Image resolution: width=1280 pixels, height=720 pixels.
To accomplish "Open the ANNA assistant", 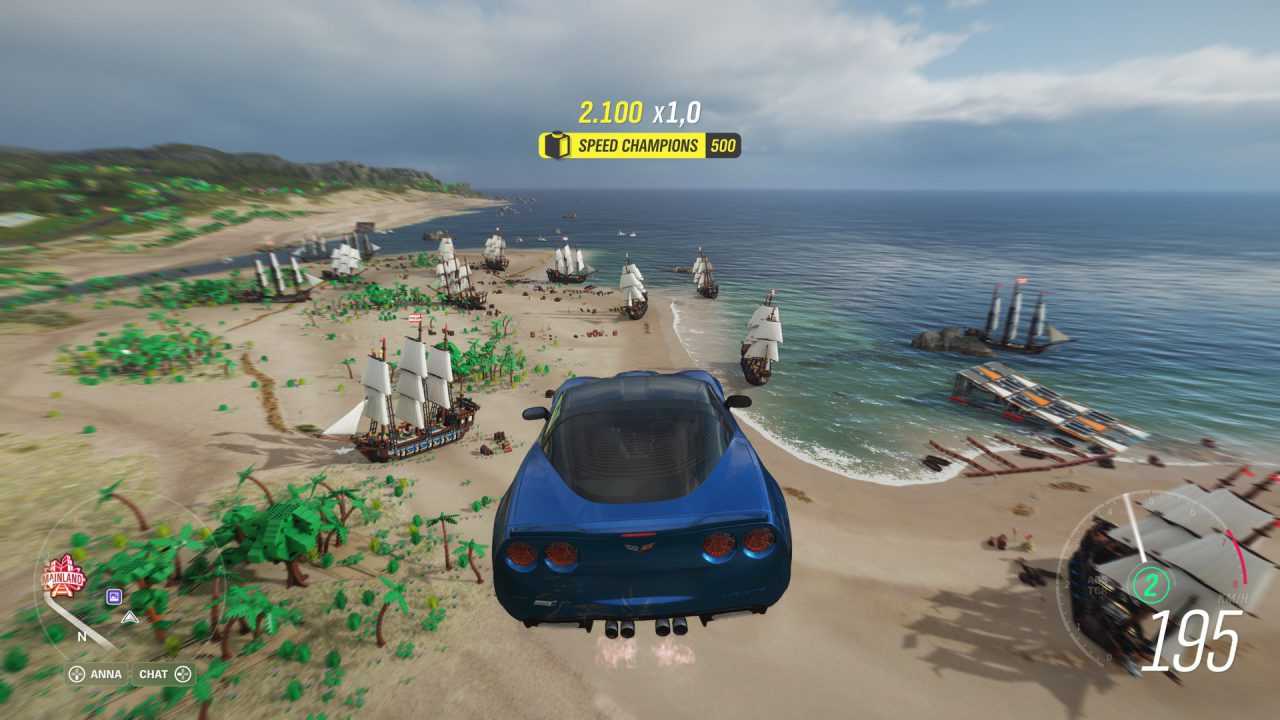I will click(x=95, y=674).
